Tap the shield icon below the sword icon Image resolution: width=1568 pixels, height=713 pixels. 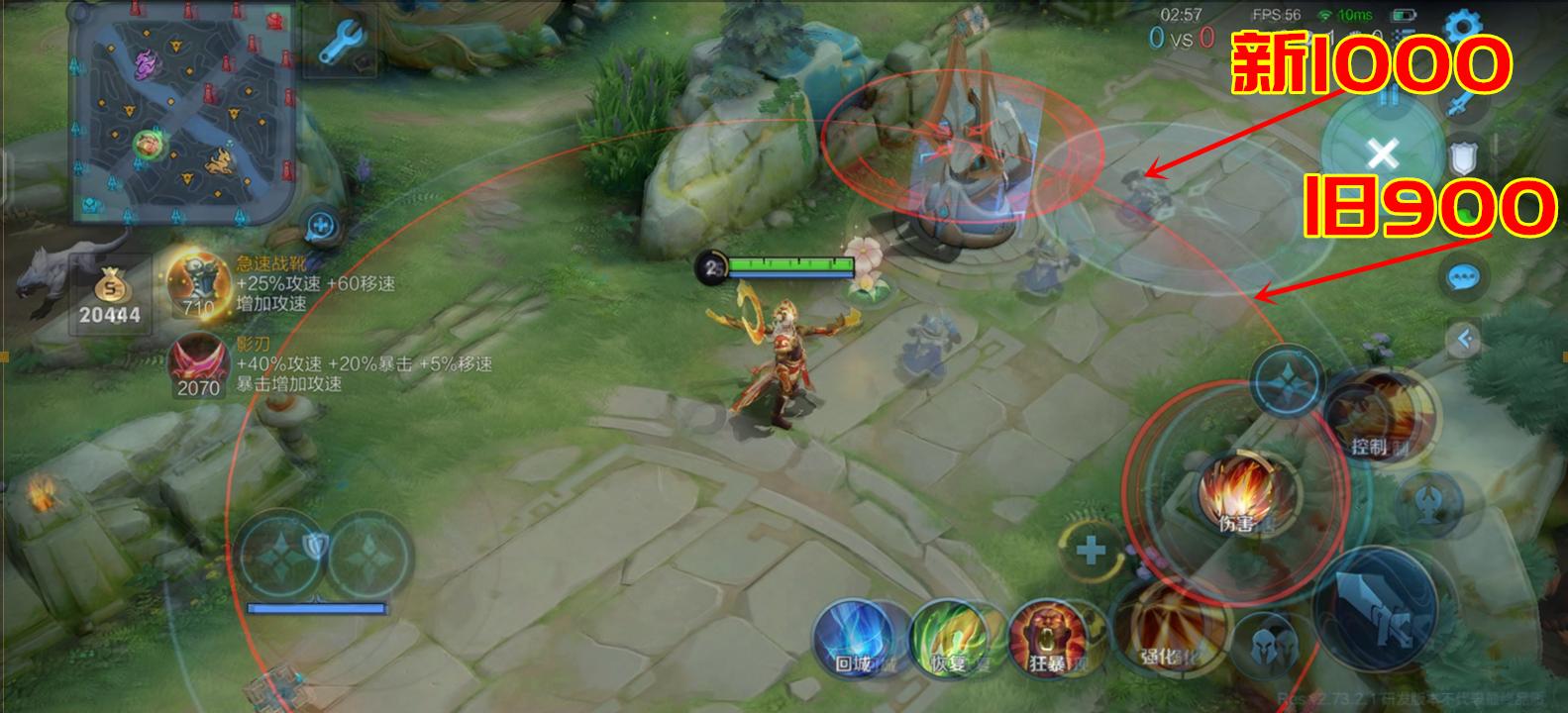1466,158
